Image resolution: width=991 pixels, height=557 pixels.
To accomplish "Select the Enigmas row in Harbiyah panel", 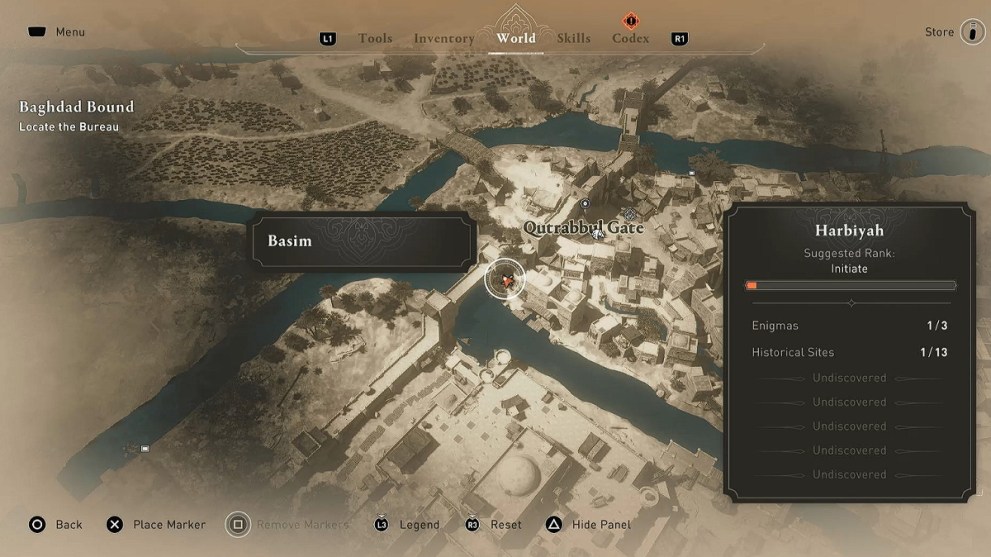I will (x=850, y=326).
